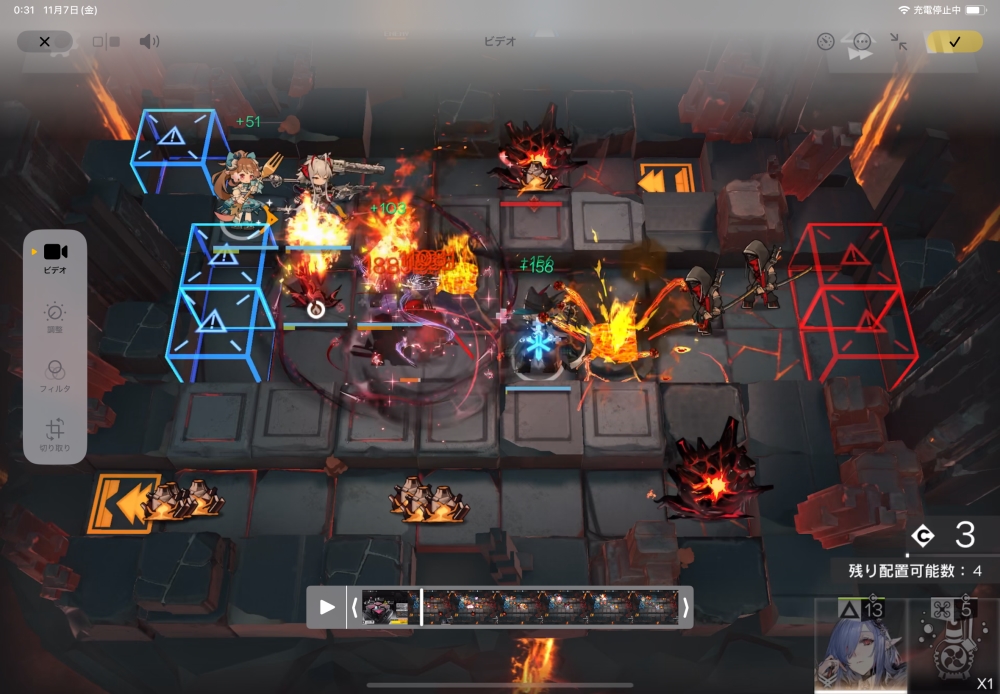Select the ビデオ video tool
The image size is (1000, 694).
55,257
